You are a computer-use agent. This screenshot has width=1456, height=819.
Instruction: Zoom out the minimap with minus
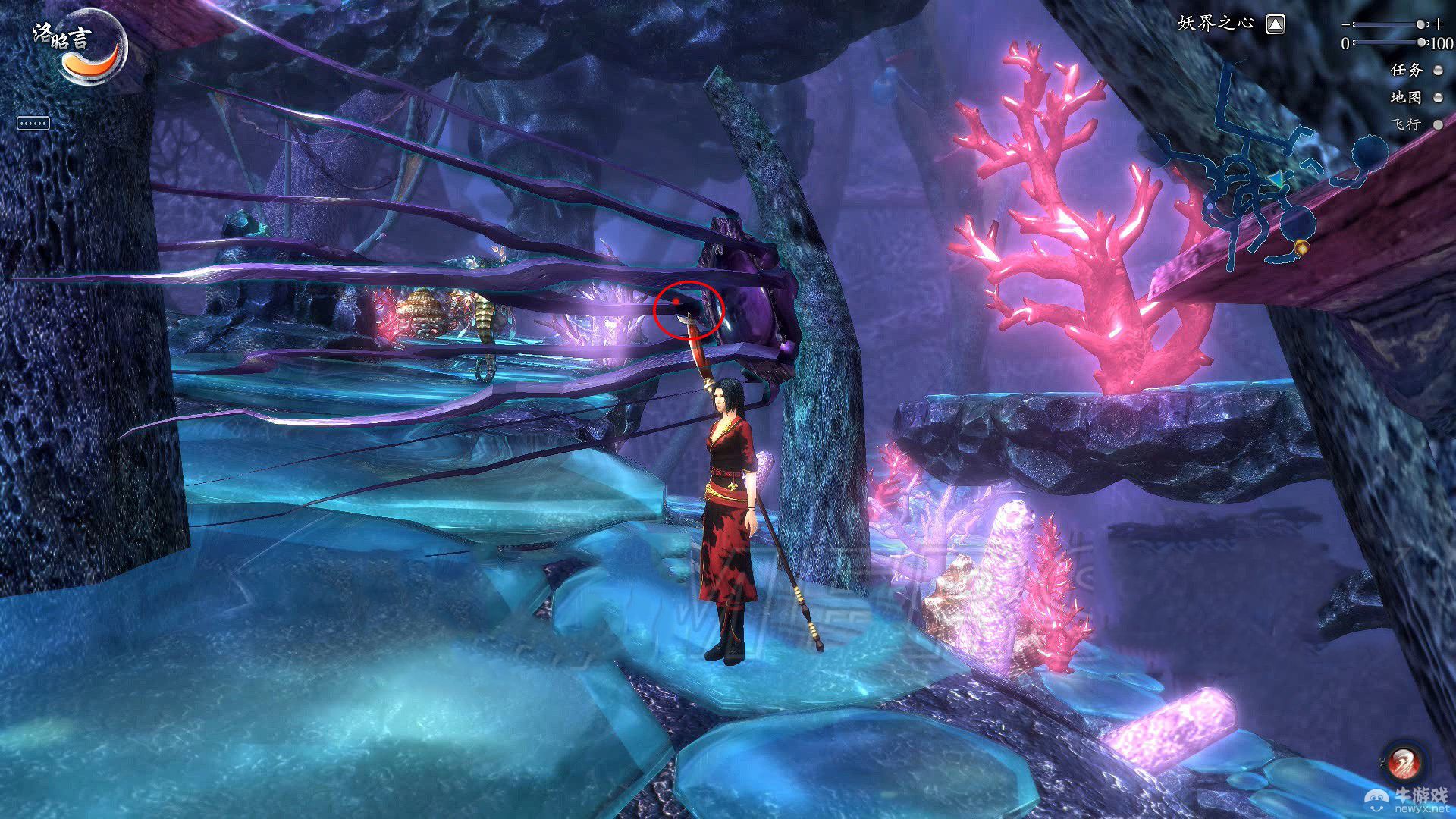tap(1346, 25)
